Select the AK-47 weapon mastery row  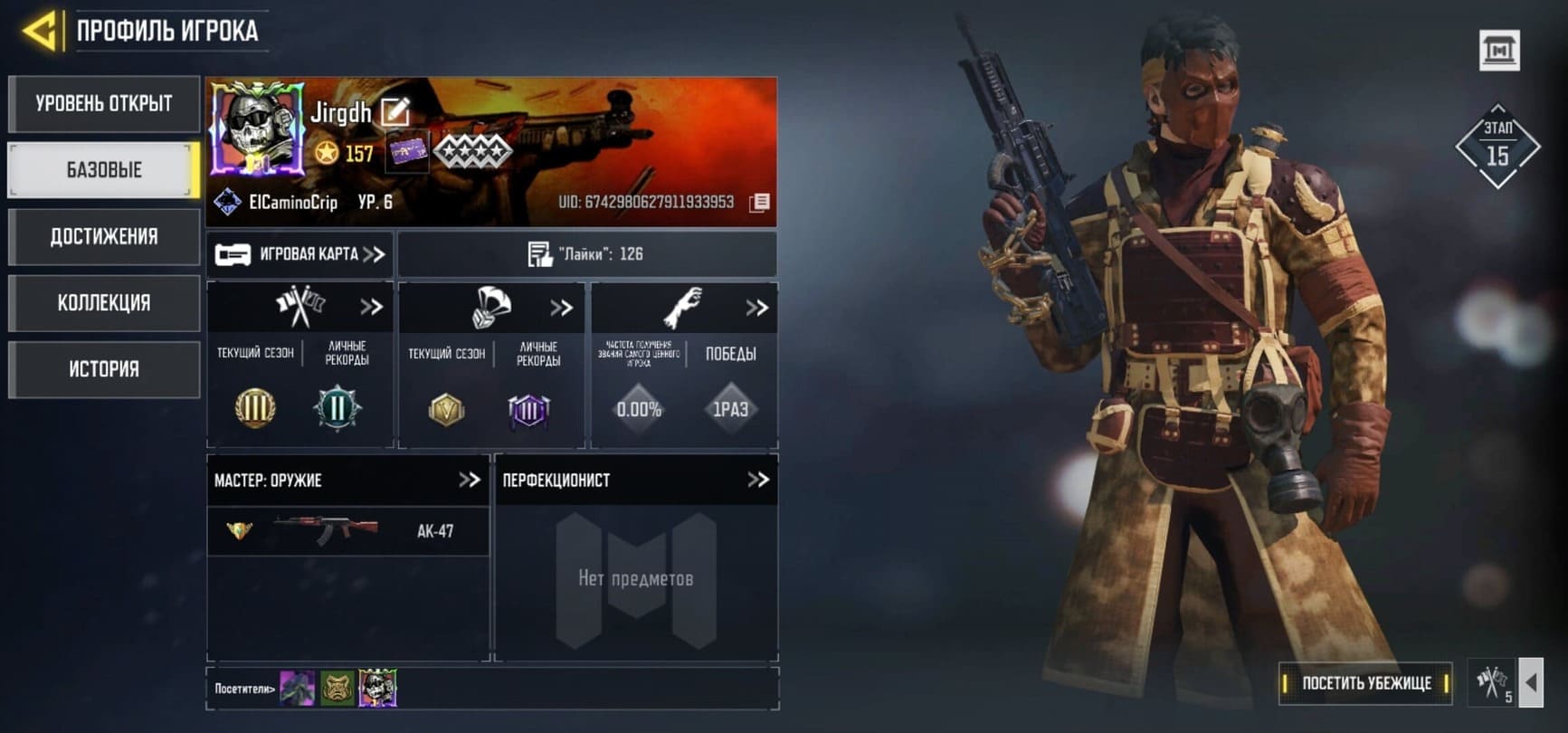tap(348, 531)
